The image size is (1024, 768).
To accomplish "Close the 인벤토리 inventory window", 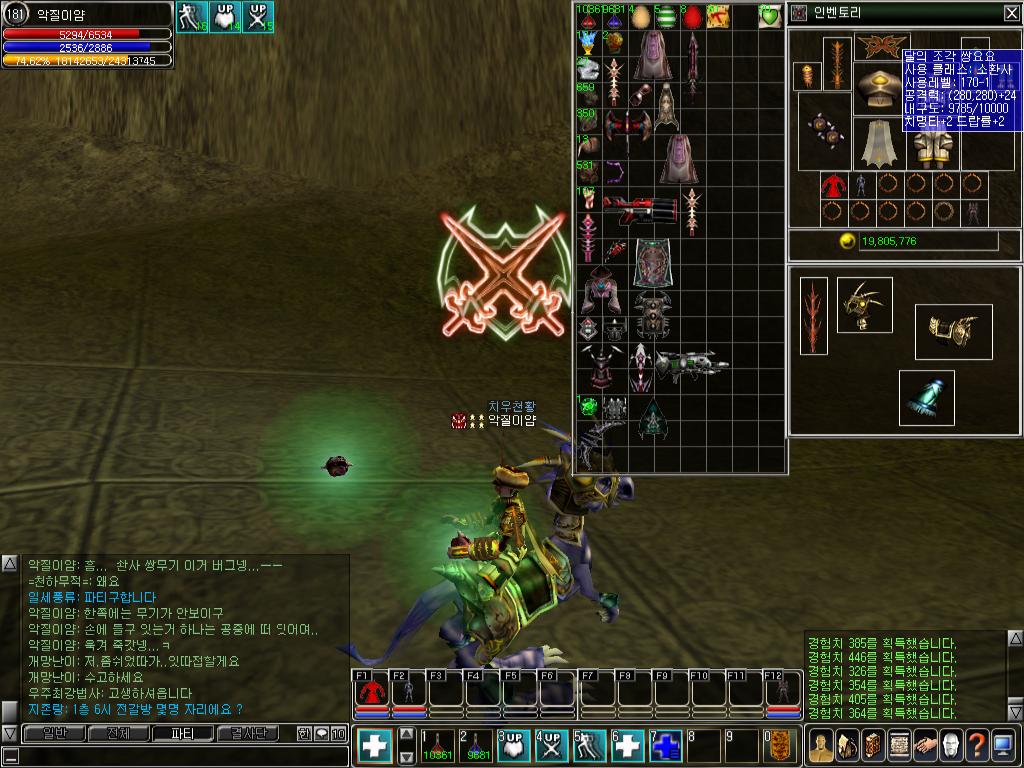I will 1011,13.
